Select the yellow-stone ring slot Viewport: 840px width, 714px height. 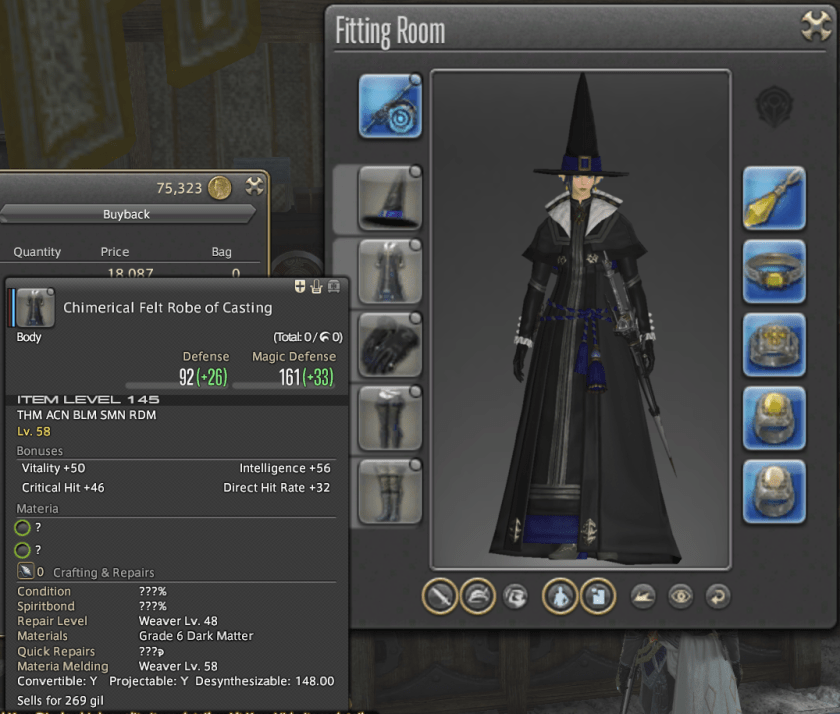tap(774, 417)
